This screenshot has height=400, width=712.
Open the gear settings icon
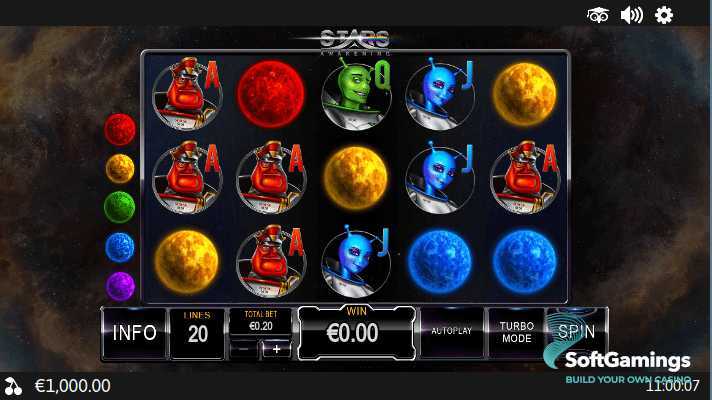(664, 15)
